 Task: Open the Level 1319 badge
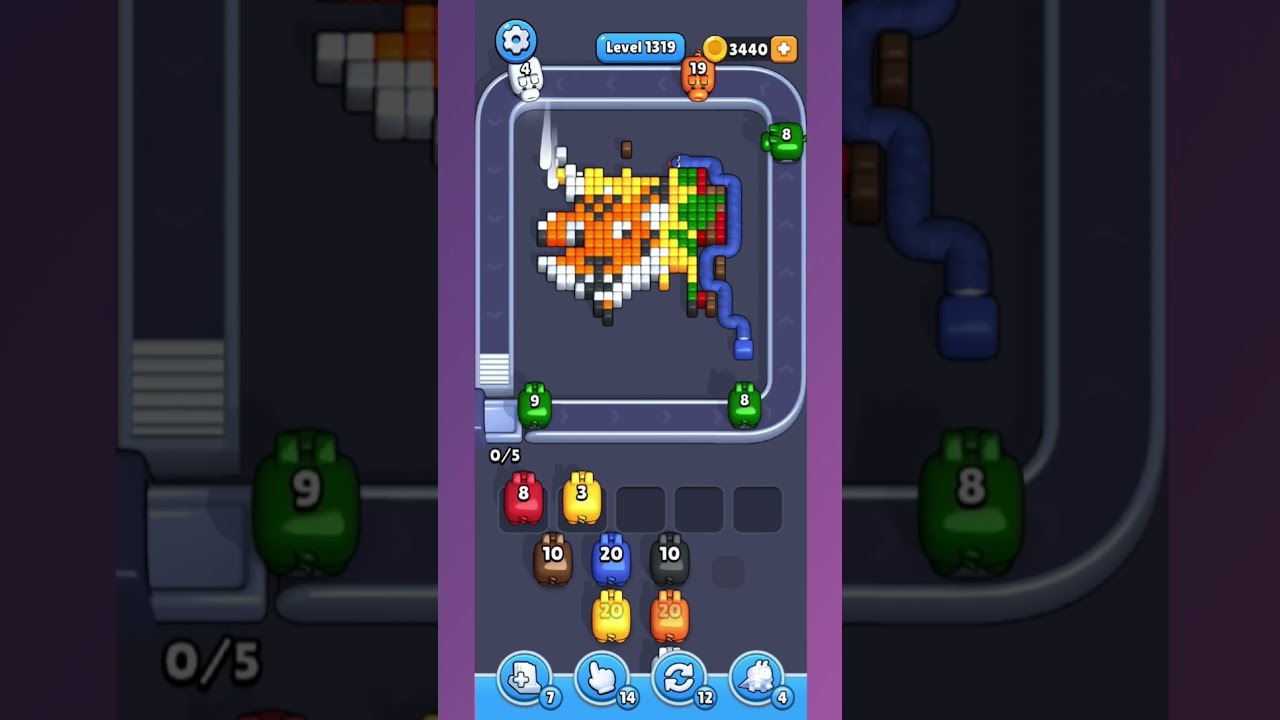click(640, 47)
